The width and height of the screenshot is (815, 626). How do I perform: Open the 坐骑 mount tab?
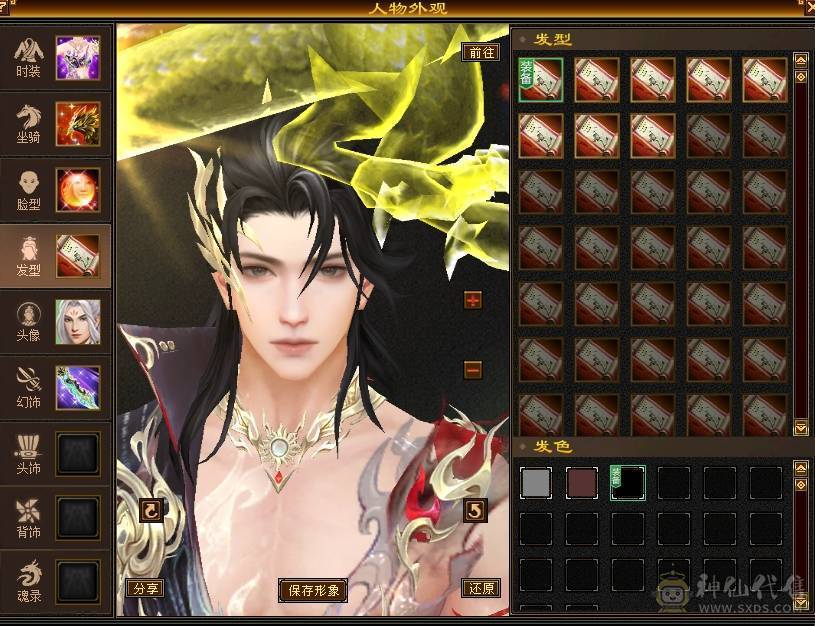55,123
